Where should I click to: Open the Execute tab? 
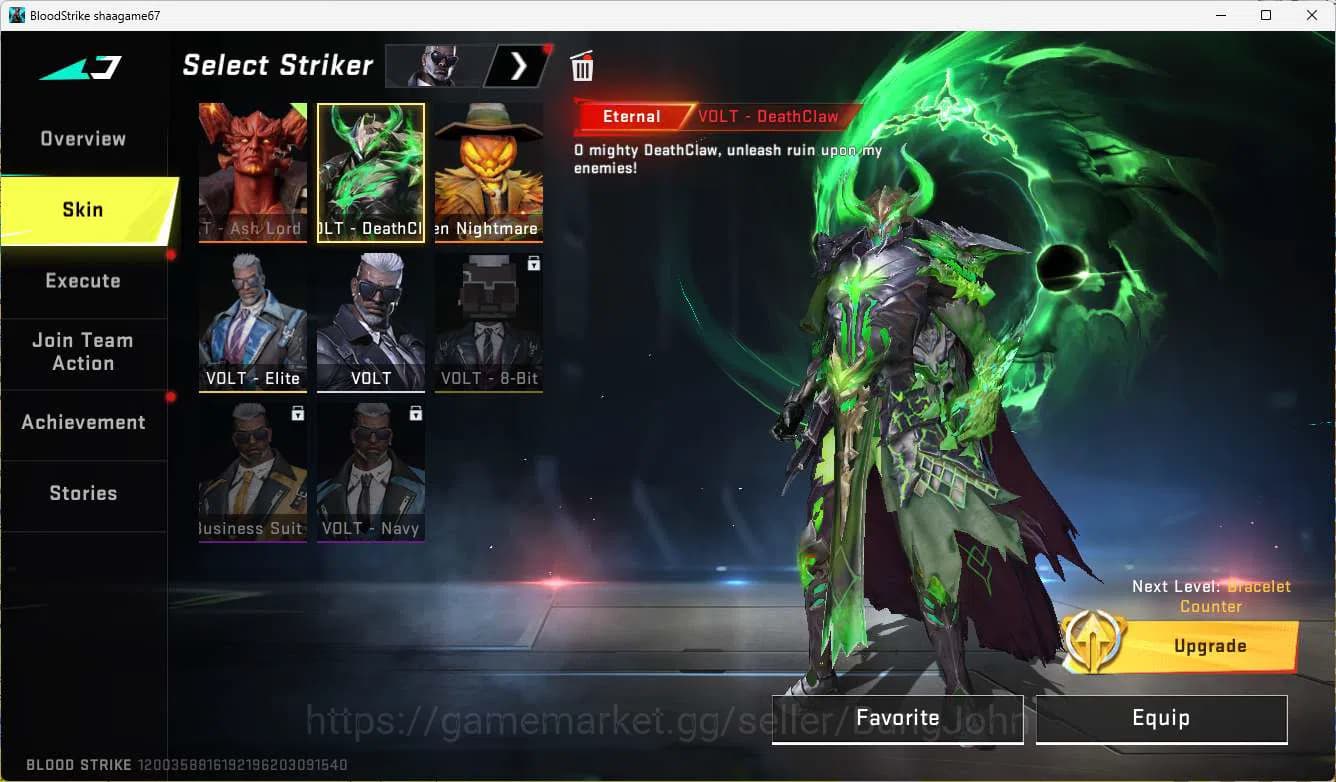[x=83, y=281]
